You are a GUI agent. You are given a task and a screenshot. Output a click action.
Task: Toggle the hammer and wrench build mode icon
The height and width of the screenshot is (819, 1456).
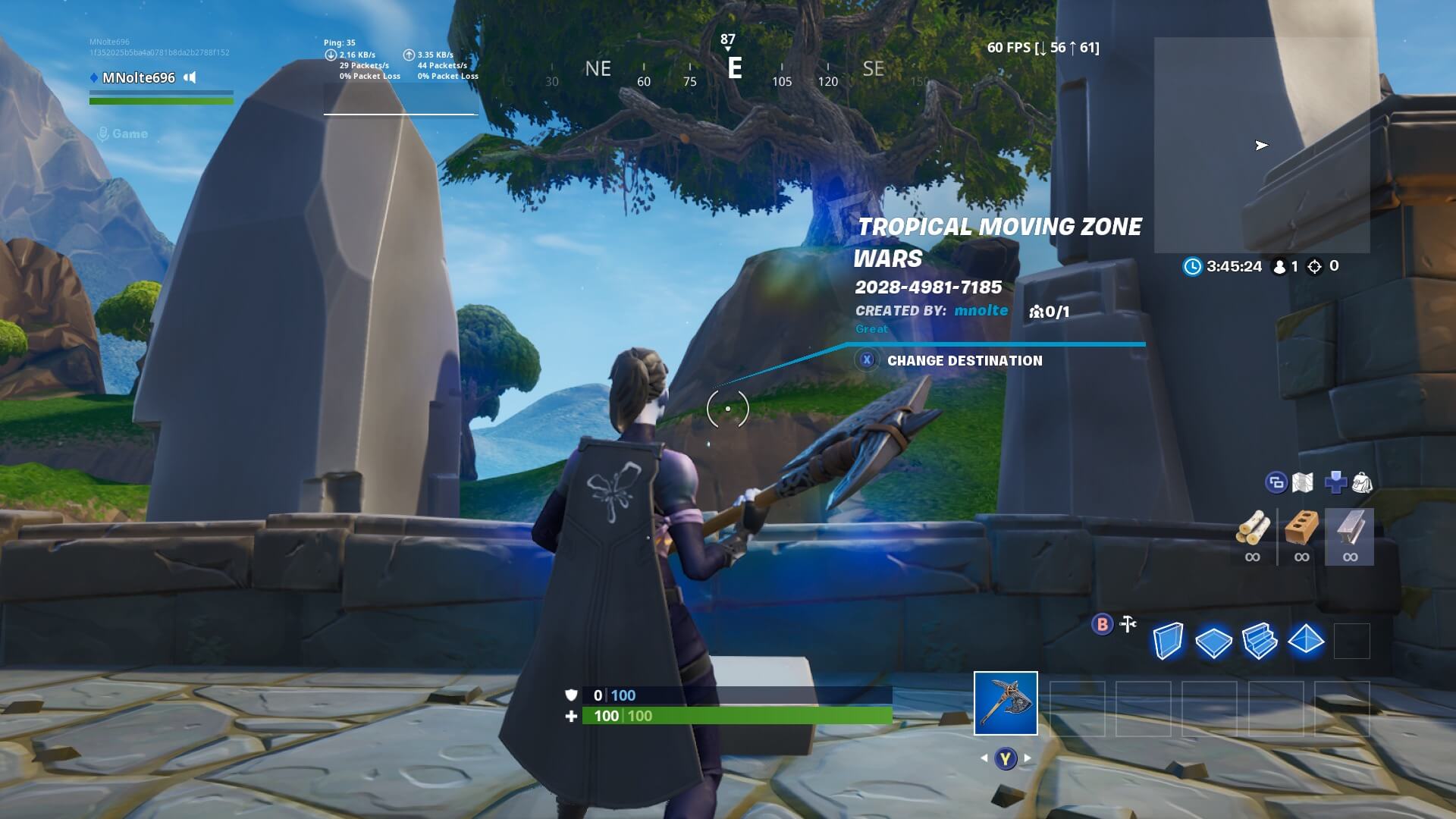(1128, 624)
